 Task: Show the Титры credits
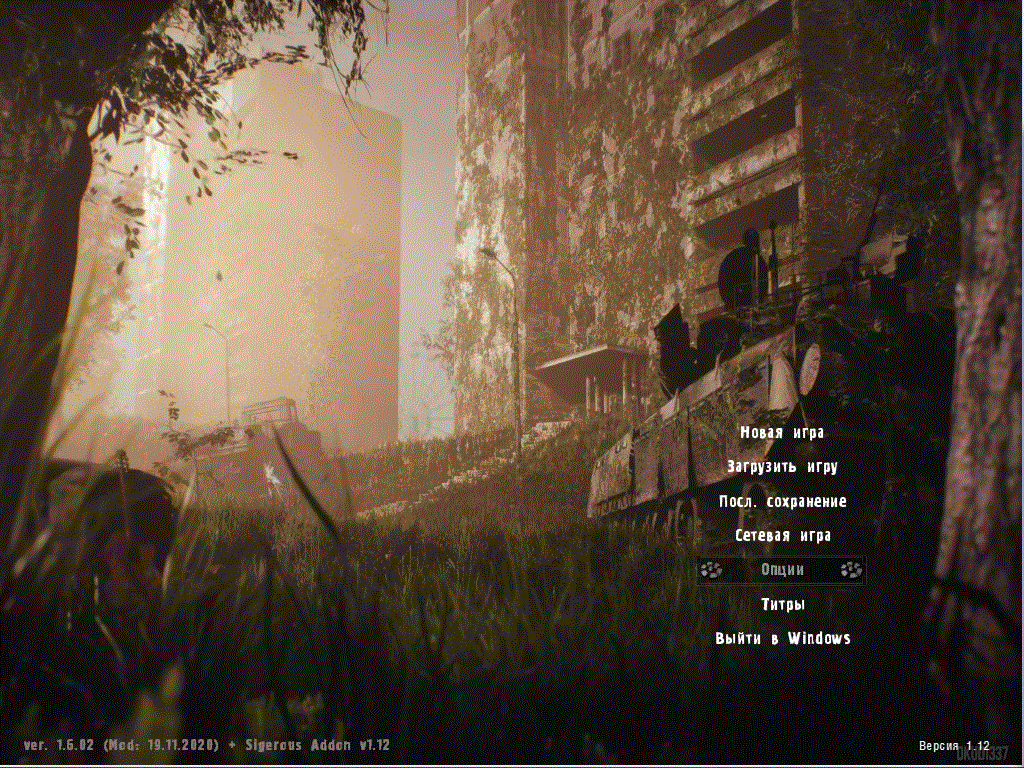(782, 604)
